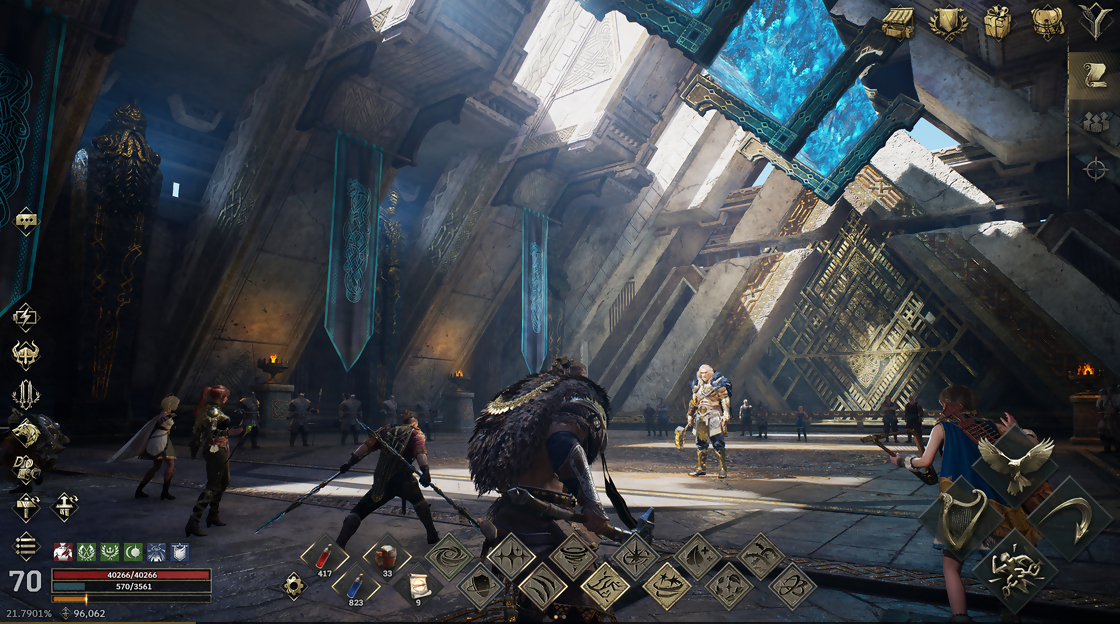Viewport: 1120px width, 624px height.
Task: Open the market stall shop icon
Action: point(898,22)
